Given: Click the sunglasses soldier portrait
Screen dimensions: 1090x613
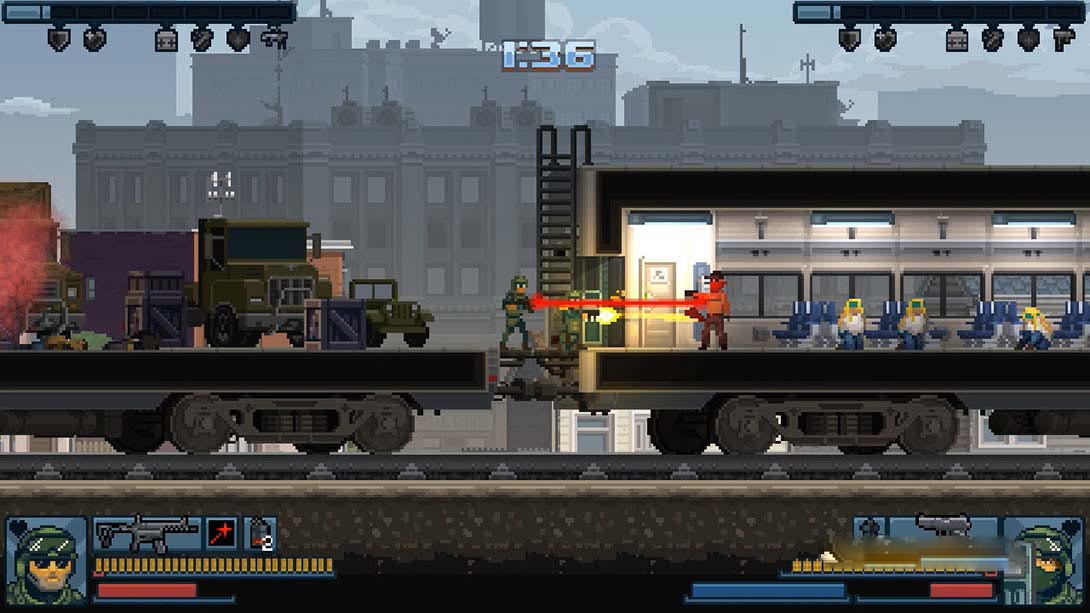Looking at the screenshot, I should pyautogui.click(x=45, y=560).
